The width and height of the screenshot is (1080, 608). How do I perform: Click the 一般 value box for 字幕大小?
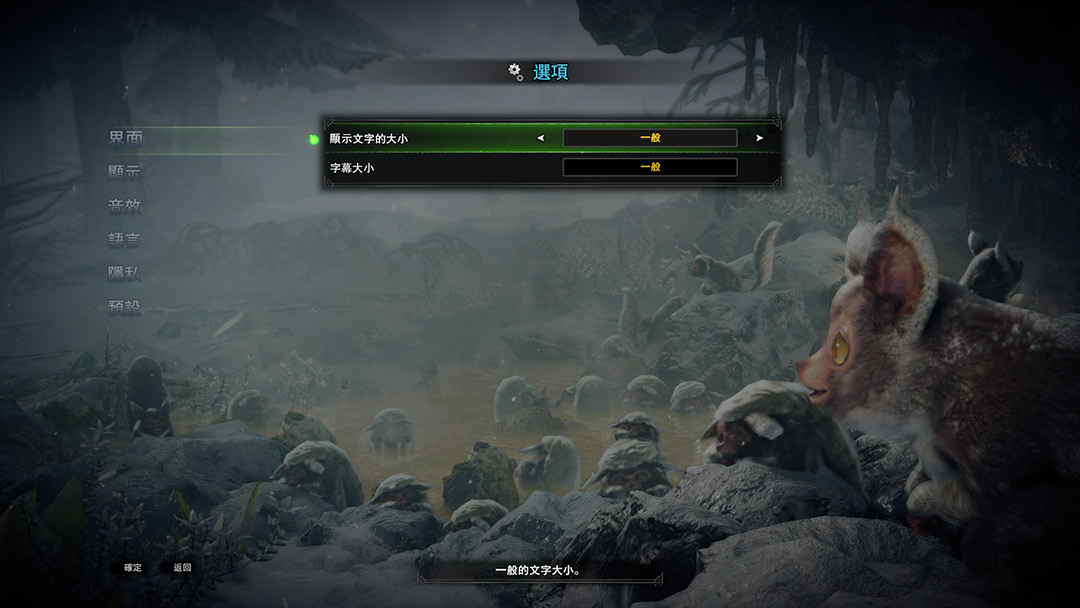(650, 168)
